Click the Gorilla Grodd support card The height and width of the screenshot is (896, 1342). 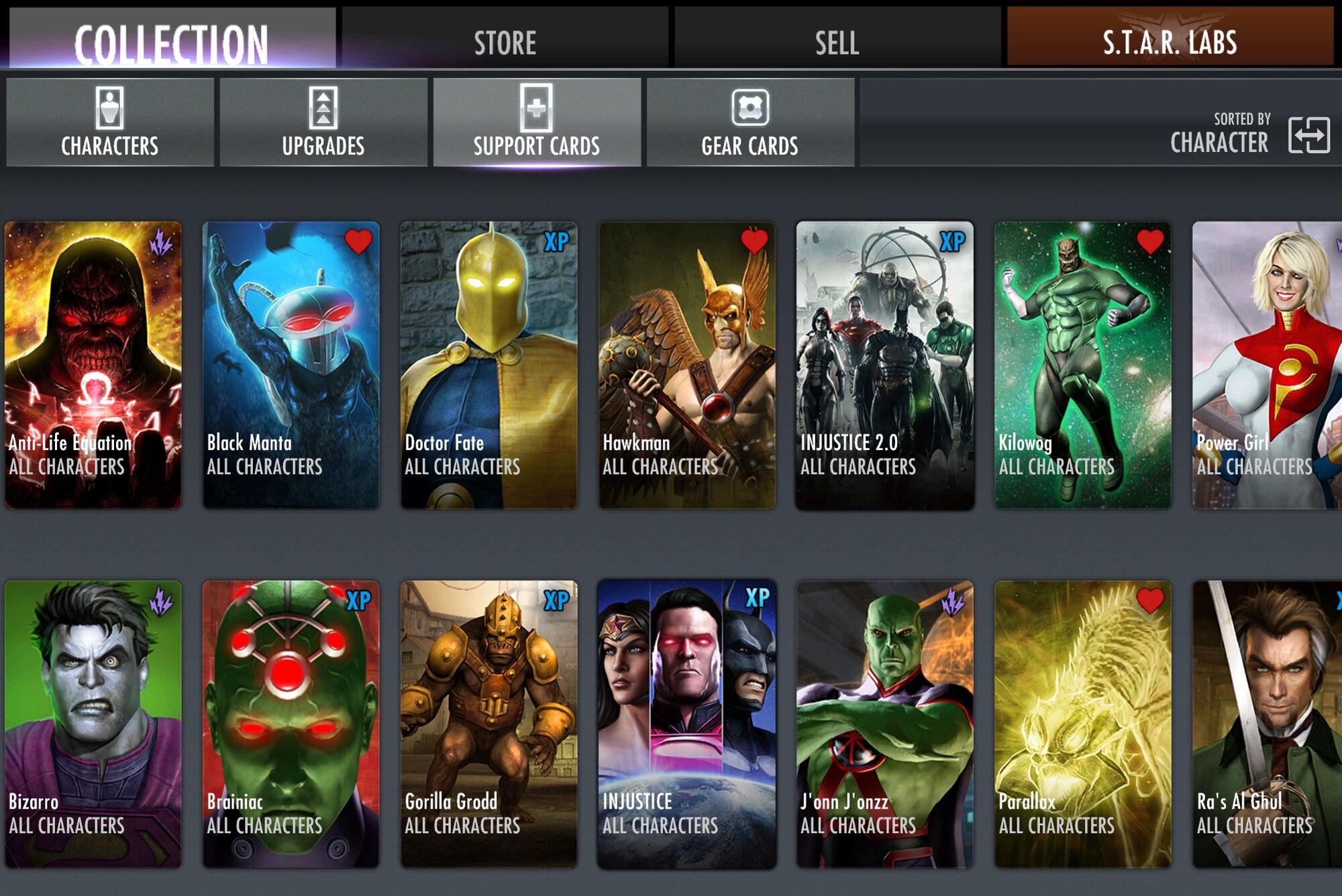pyautogui.click(x=489, y=724)
